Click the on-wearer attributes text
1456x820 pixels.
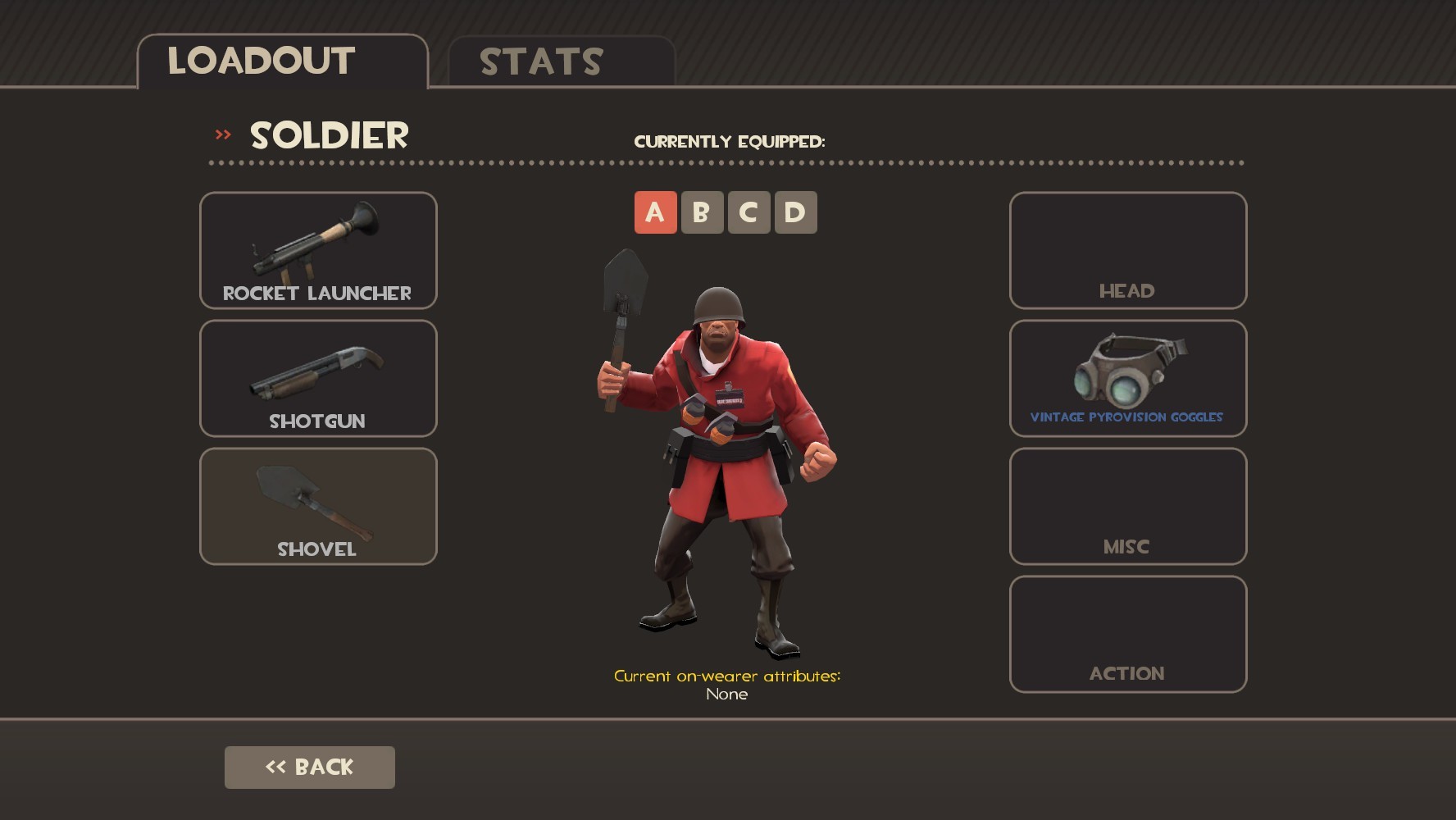(726, 676)
